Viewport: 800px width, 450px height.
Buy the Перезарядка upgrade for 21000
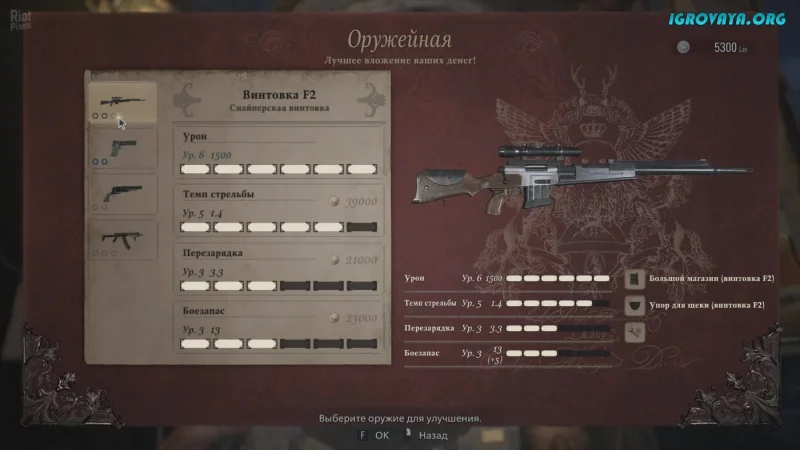coord(280,268)
